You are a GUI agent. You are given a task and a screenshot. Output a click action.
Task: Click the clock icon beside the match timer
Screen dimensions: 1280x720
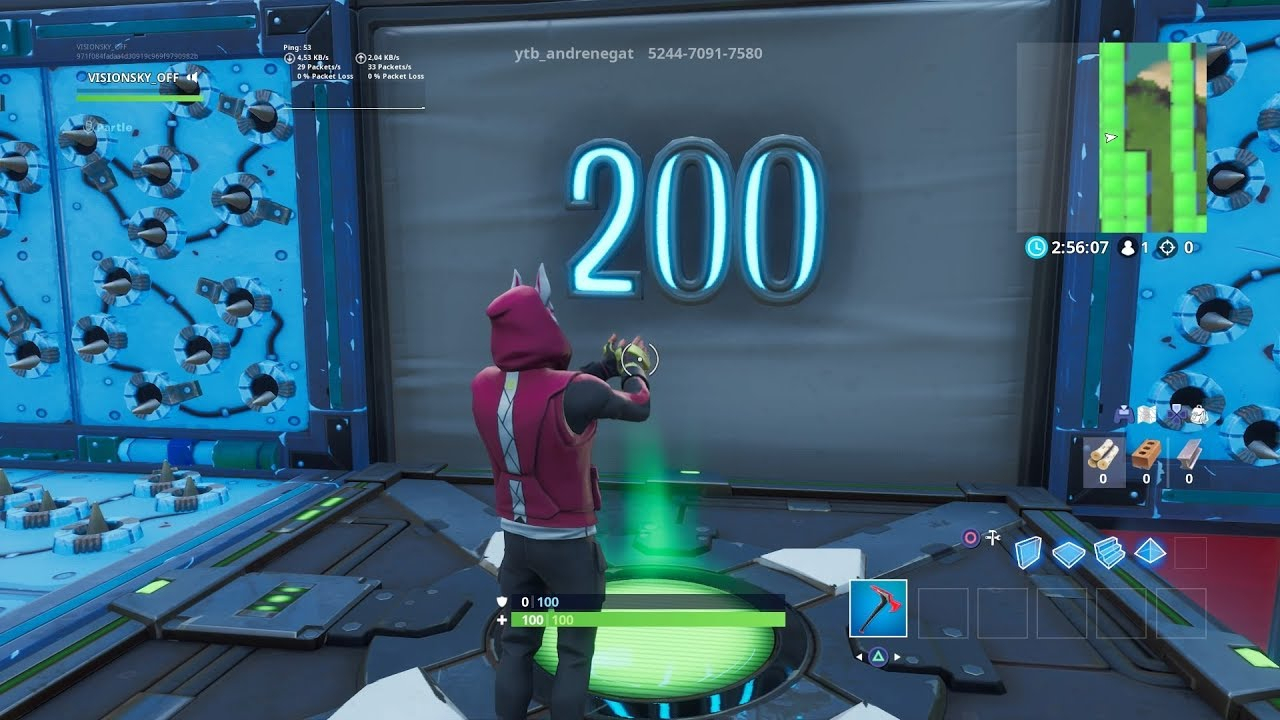[x=1036, y=247]
